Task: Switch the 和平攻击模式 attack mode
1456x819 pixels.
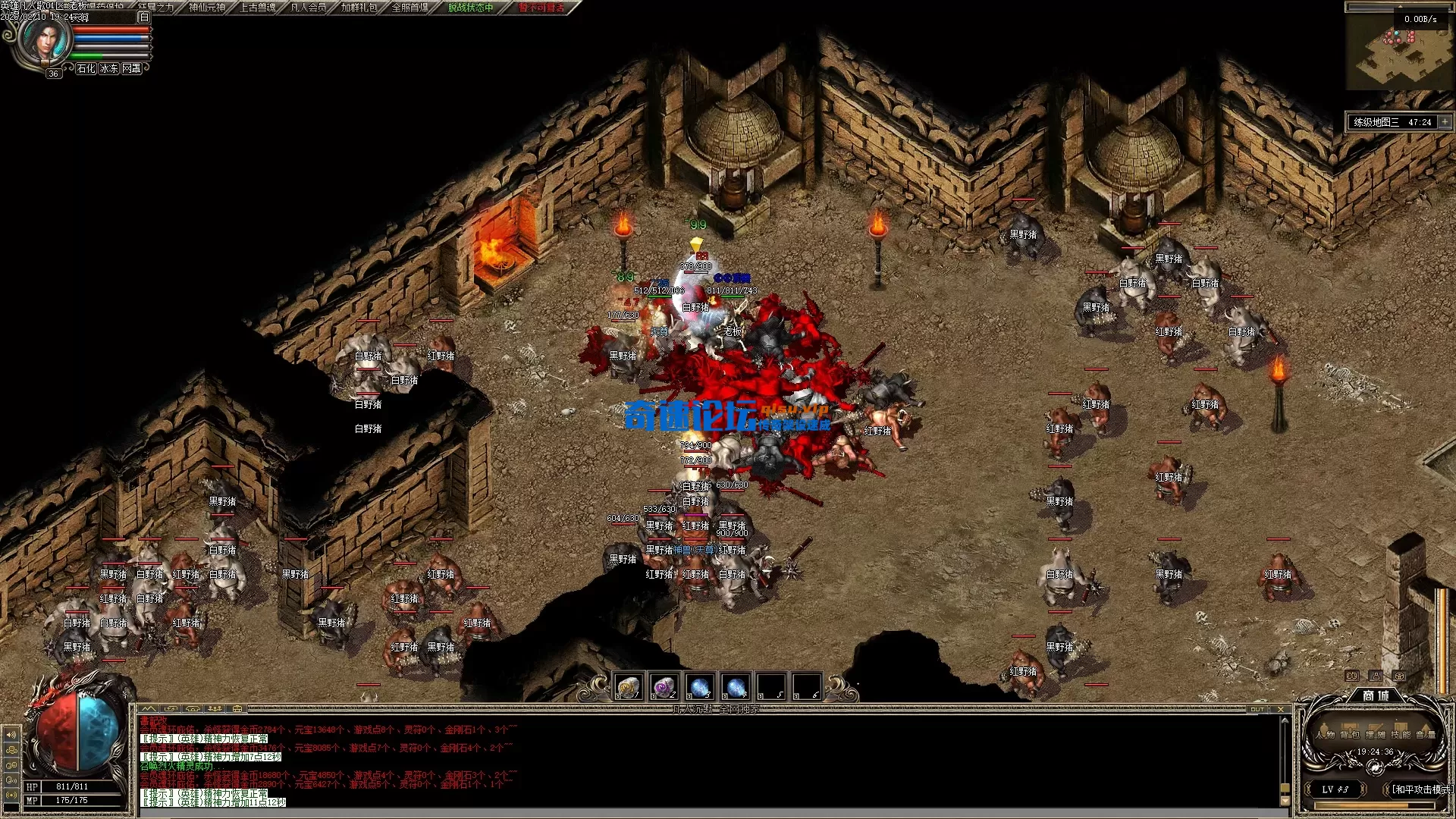Action: point(1420,789)
